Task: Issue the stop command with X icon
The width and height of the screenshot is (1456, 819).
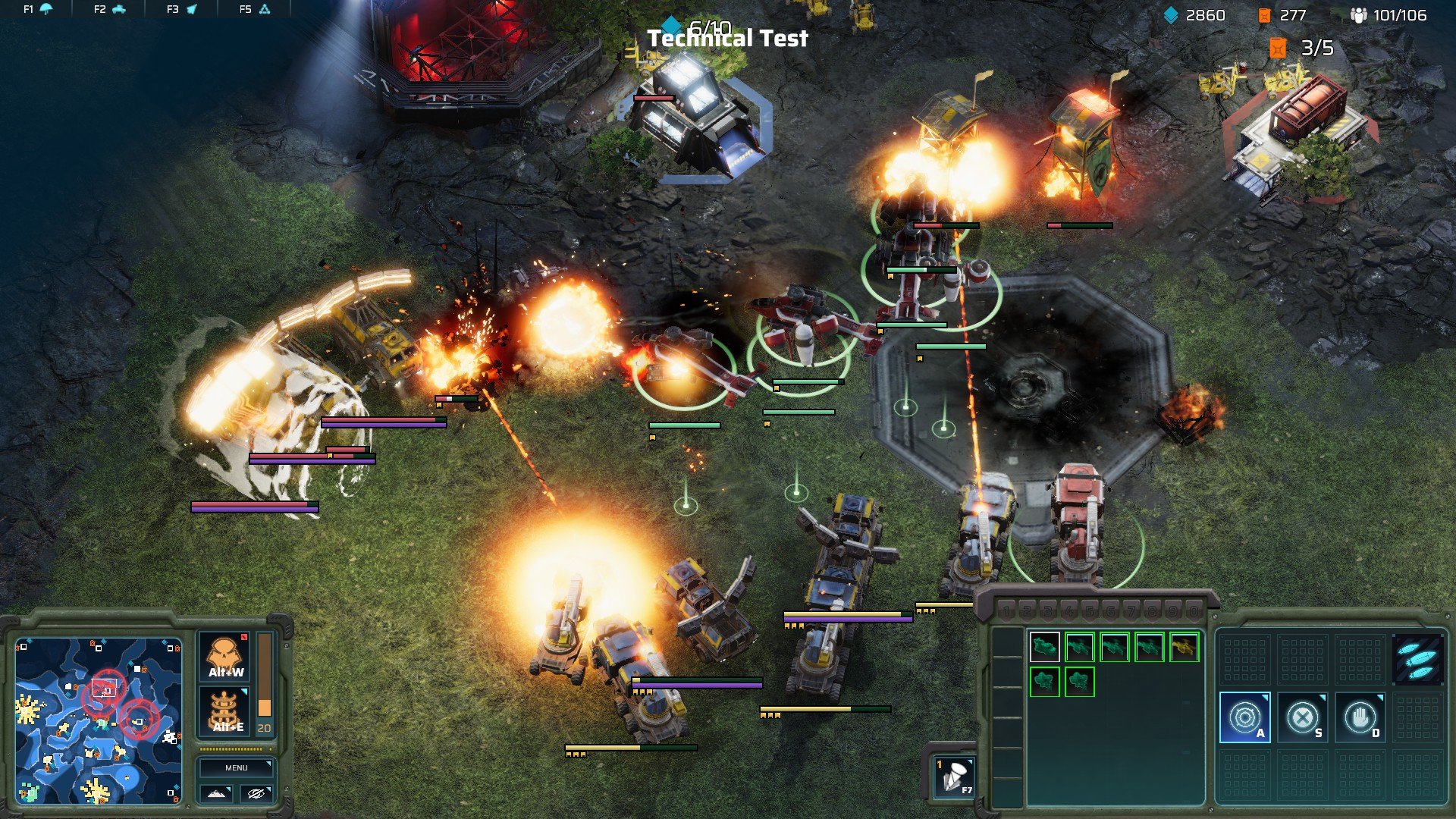Action: [x=1302, y=717]
